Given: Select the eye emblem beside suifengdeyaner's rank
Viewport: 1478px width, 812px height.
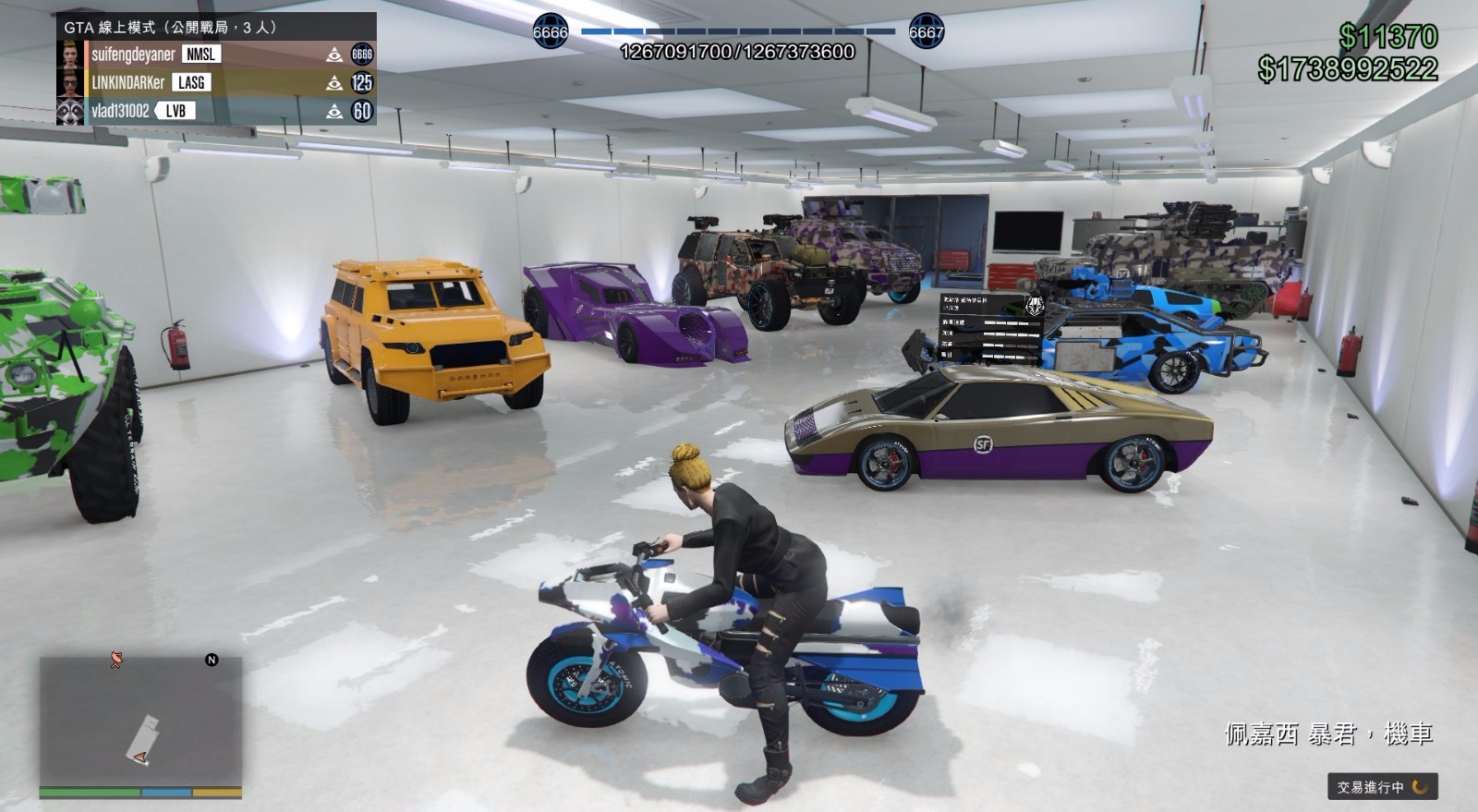Looking at the screenshot, I should coord(335,55).
